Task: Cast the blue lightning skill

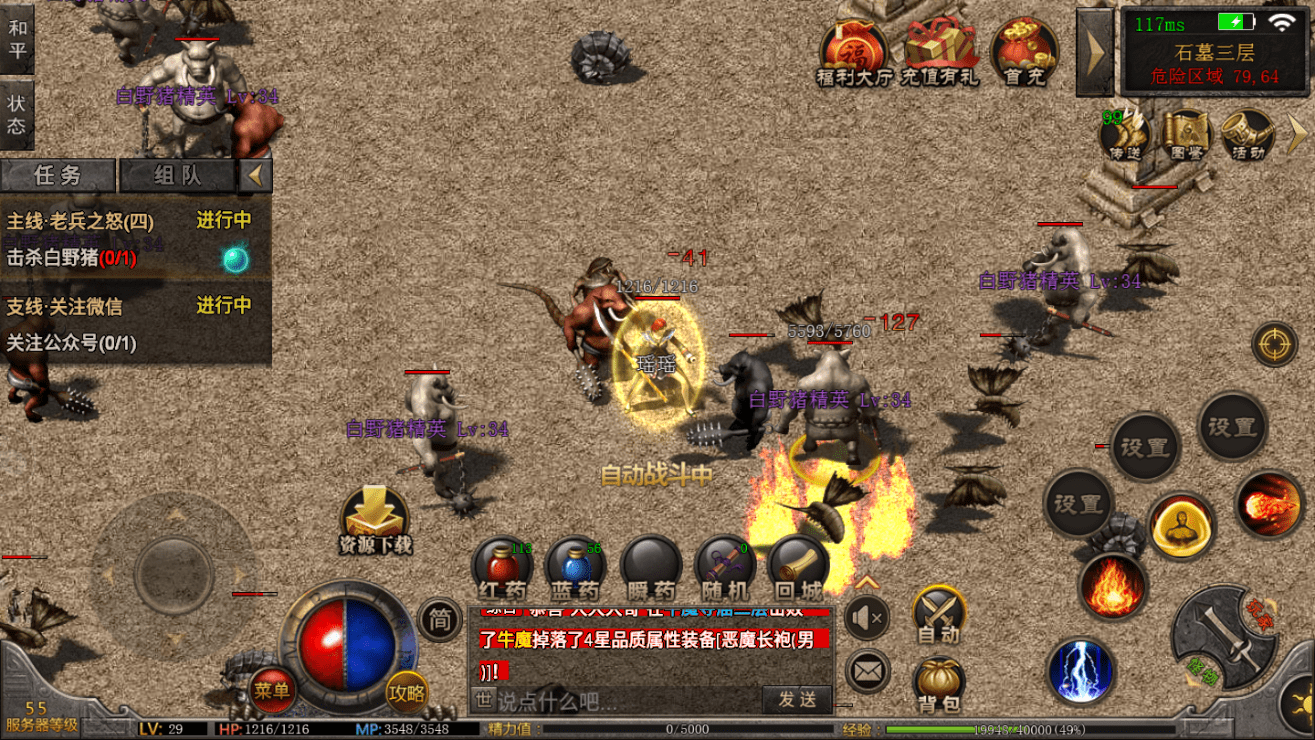Action: [x=1081, y=669]
